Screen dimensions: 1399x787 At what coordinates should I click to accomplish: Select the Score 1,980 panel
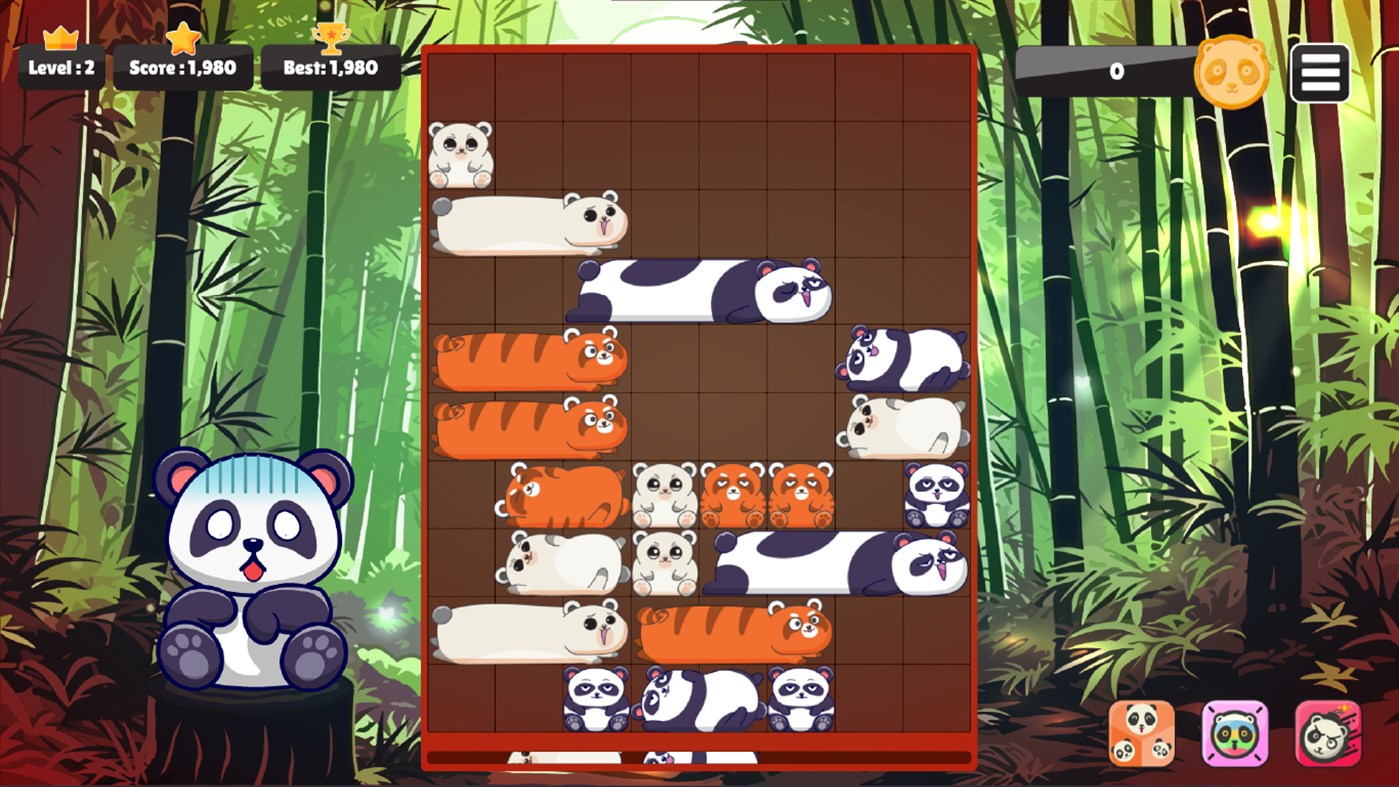(x=181, y=68)
